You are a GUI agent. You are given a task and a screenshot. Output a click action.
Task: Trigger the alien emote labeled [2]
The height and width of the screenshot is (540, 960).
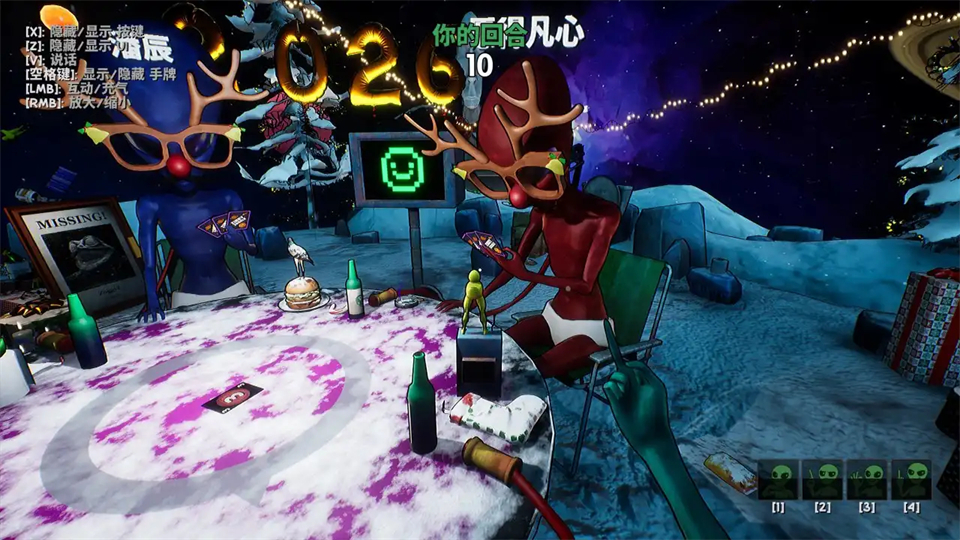tap(822, 480)
